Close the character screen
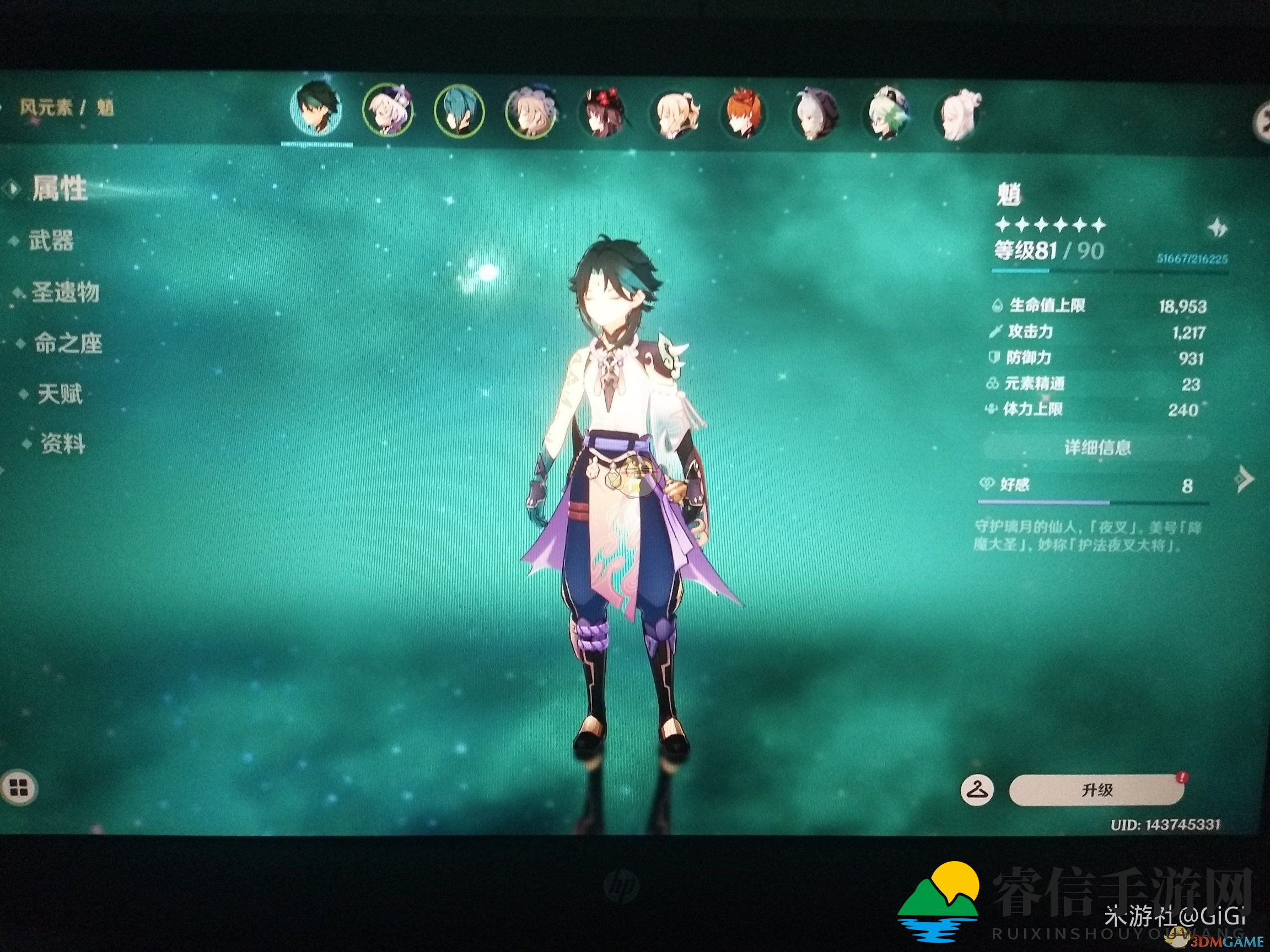Image resolution: width=1270 pixels, height=952 pixels. point(1263,121)
